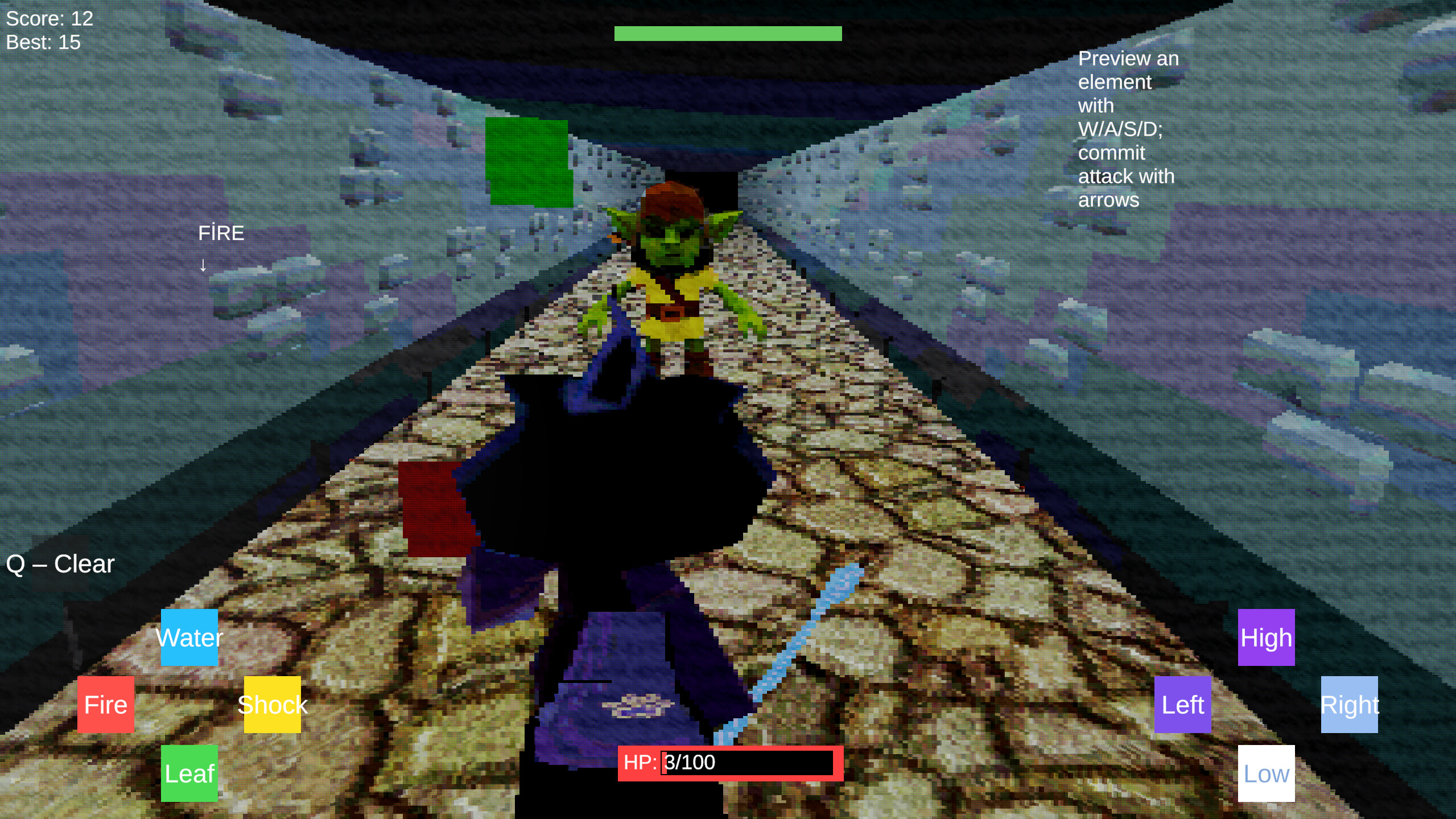Image resolution: width=1456 pixels, height=819 pixels.
Task: Select the Shock element swatch
Action: [272, 705]
